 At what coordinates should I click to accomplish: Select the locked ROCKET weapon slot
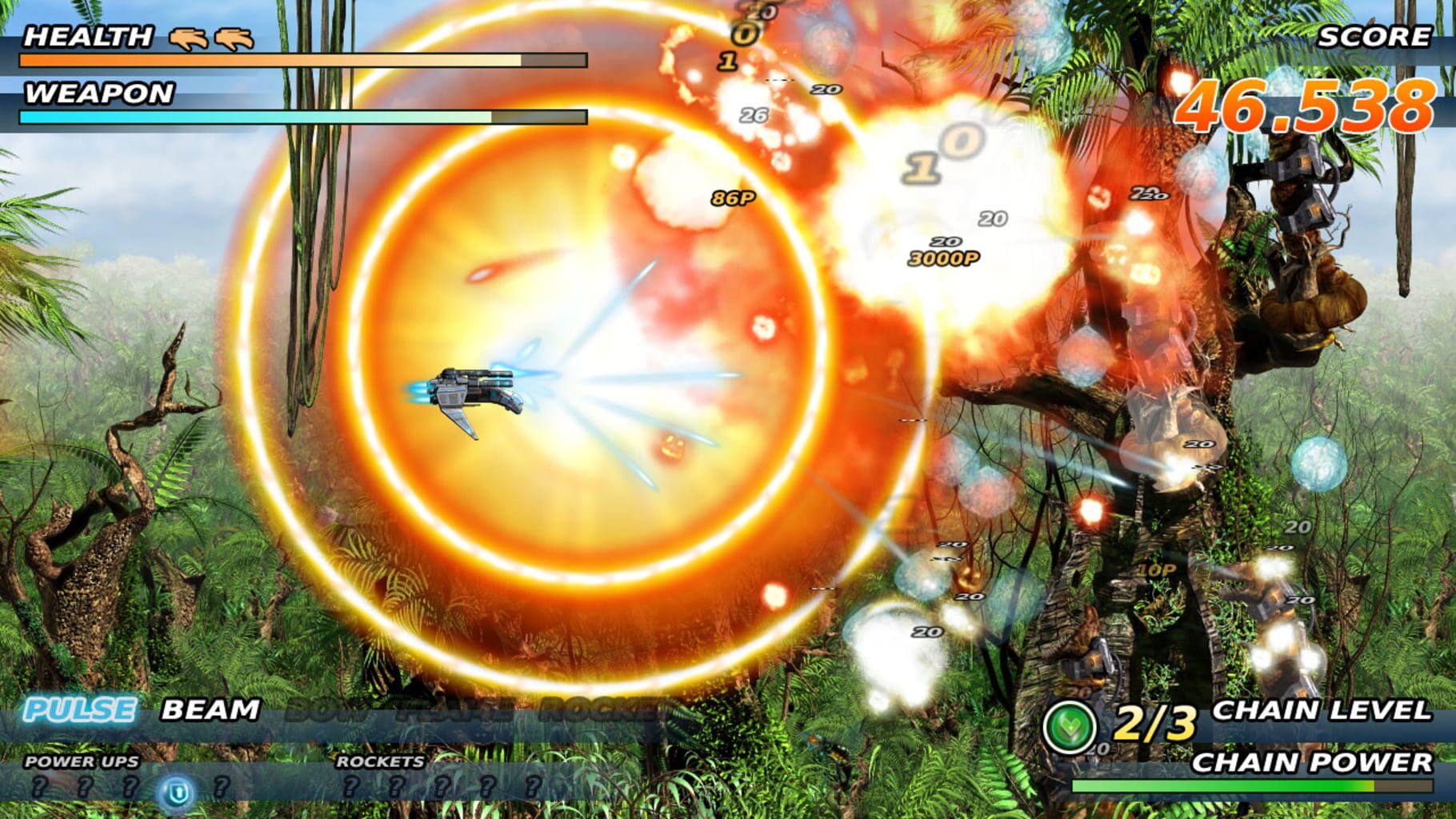point(603,710)
